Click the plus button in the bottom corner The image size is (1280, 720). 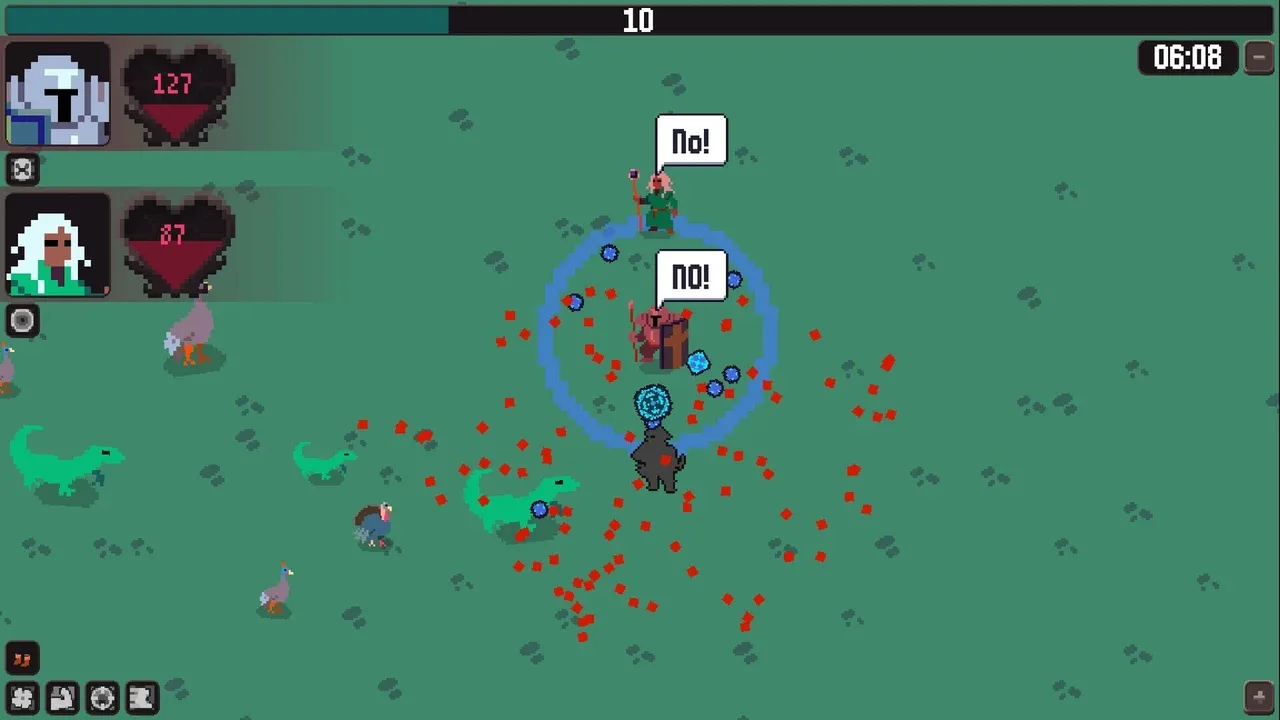[x=1258, y=696]
